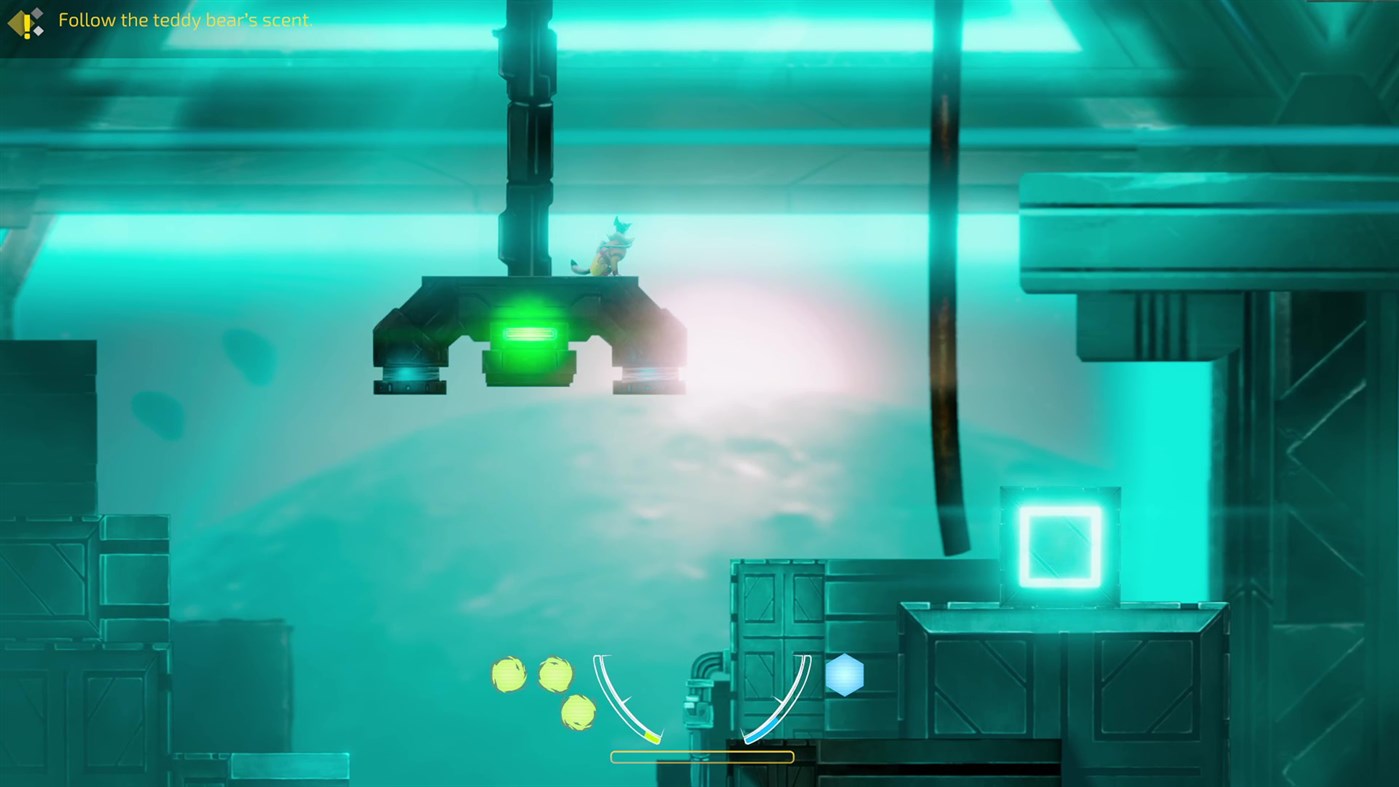Click the empty yellow progress bar

[x=701, y=755]
